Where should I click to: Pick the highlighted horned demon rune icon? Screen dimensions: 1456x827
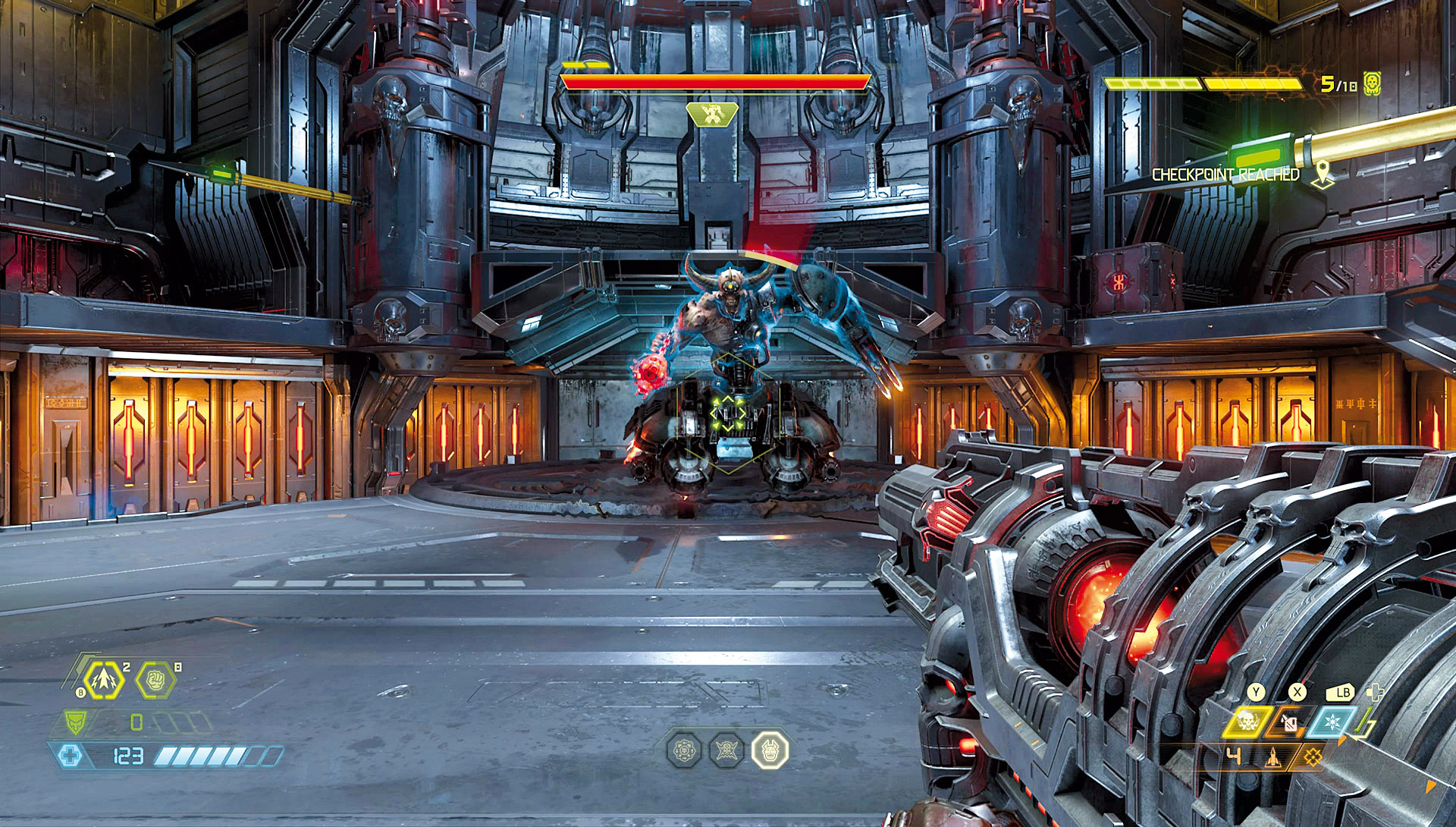(770, 750)
